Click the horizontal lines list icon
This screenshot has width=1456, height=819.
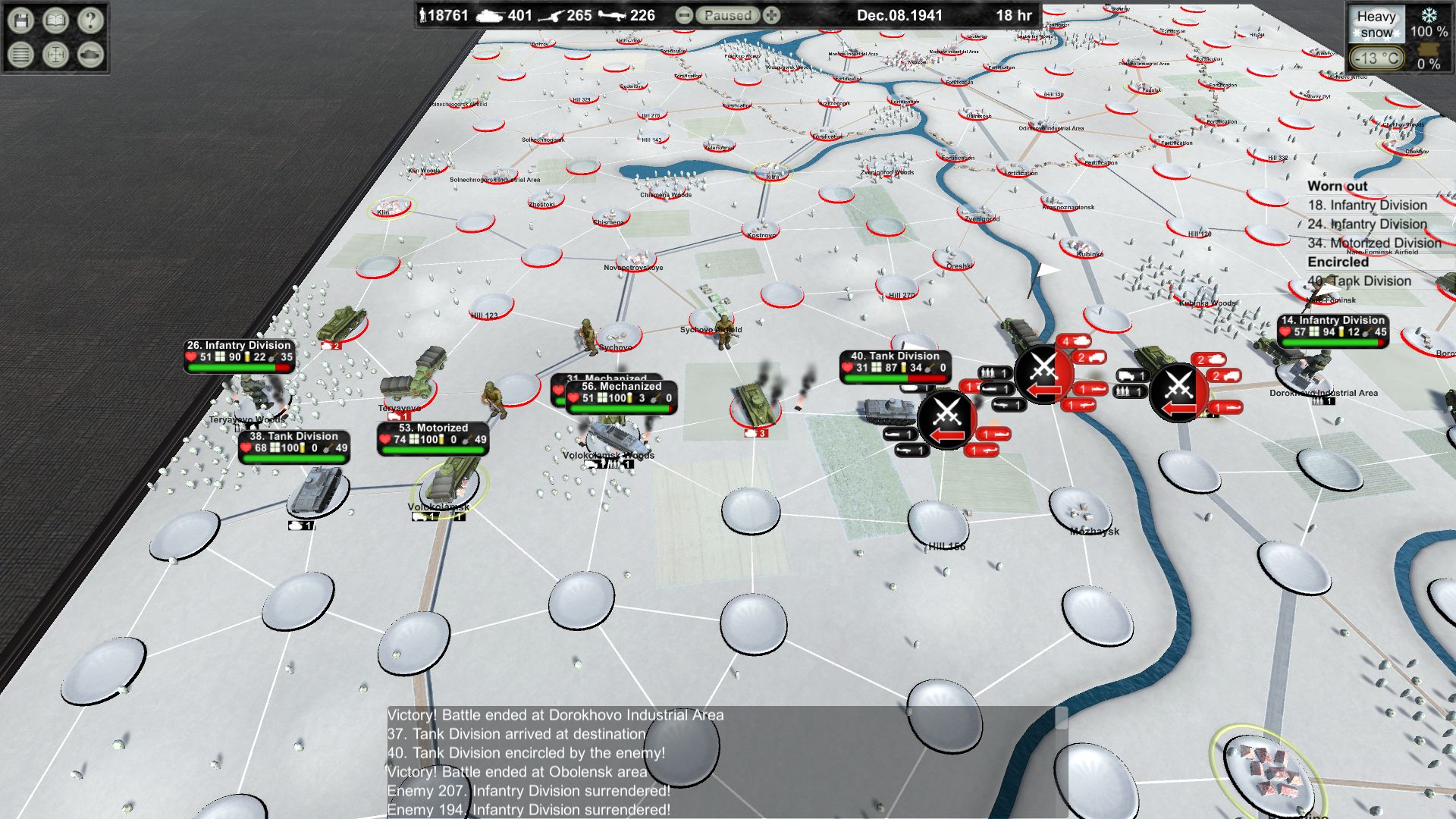click(21, 55)
